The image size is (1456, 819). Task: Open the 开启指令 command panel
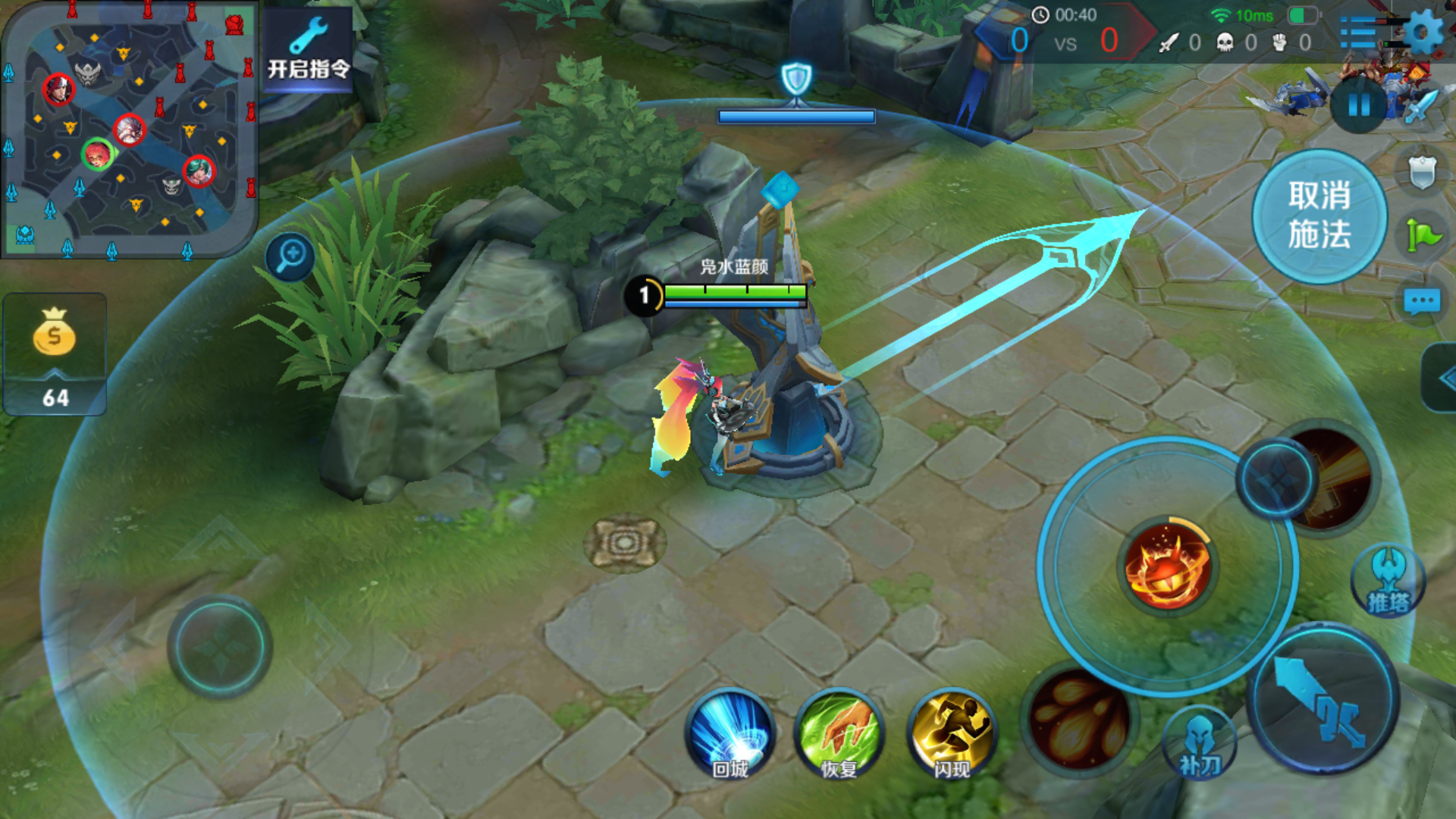[x=308, y=50]
